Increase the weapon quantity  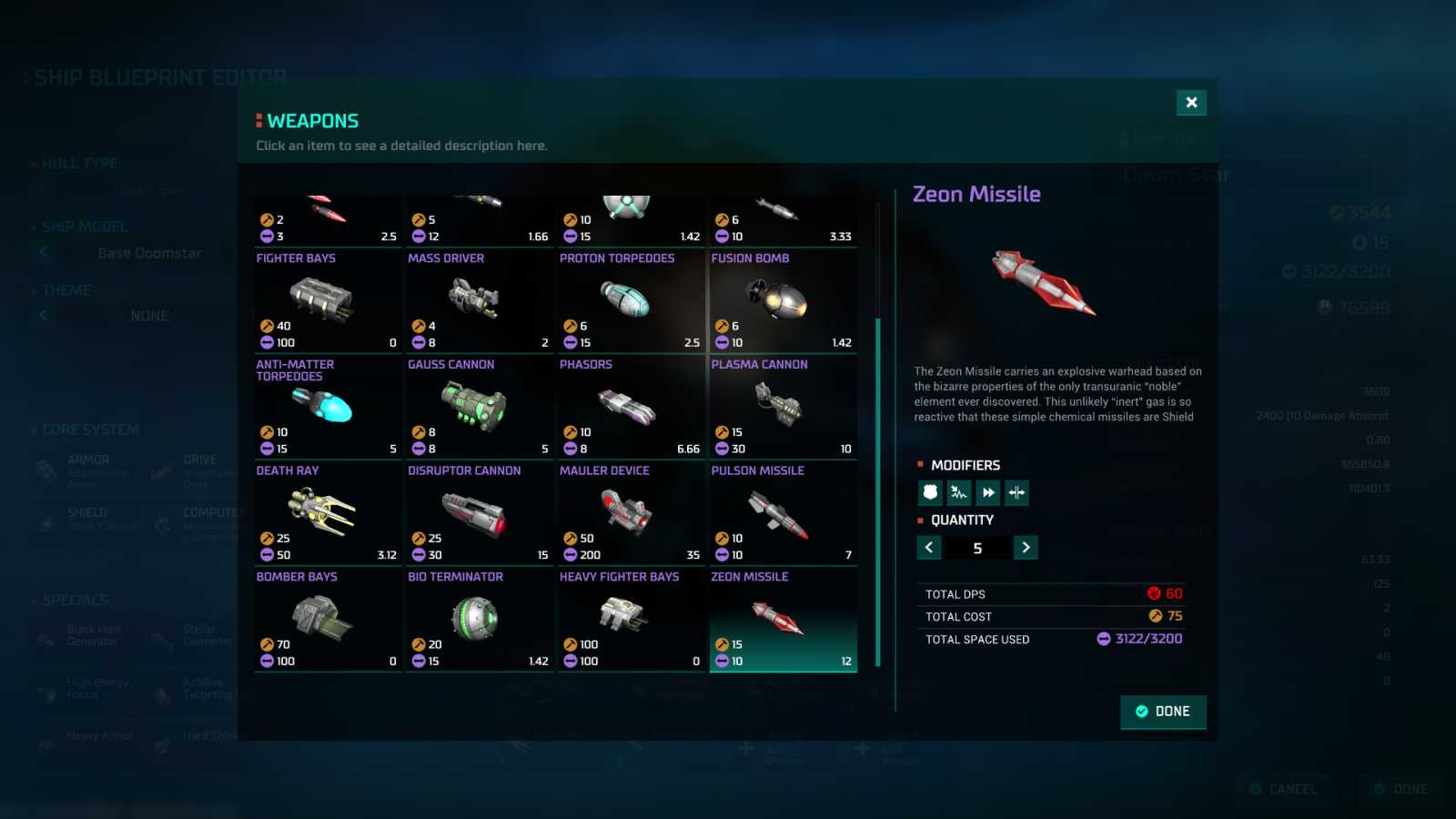[x=1026, y=548]
